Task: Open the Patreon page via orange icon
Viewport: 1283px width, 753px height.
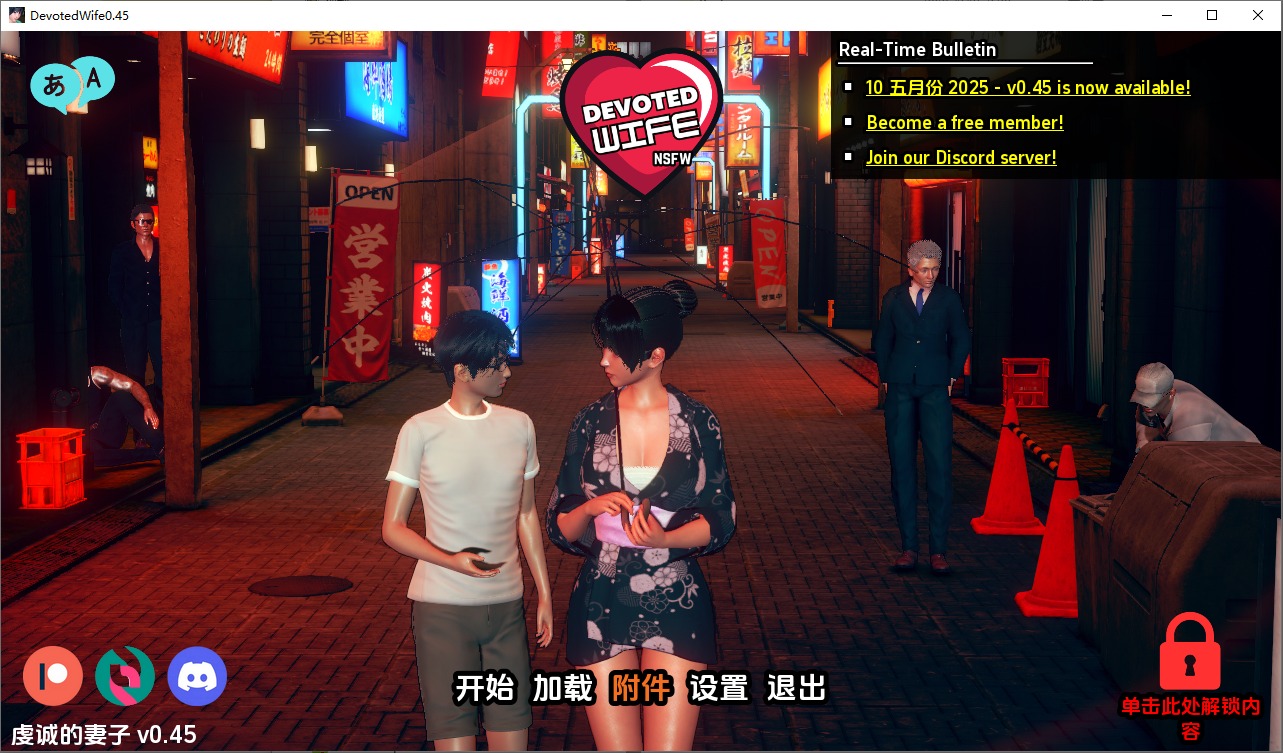Action: coord(52,677)
